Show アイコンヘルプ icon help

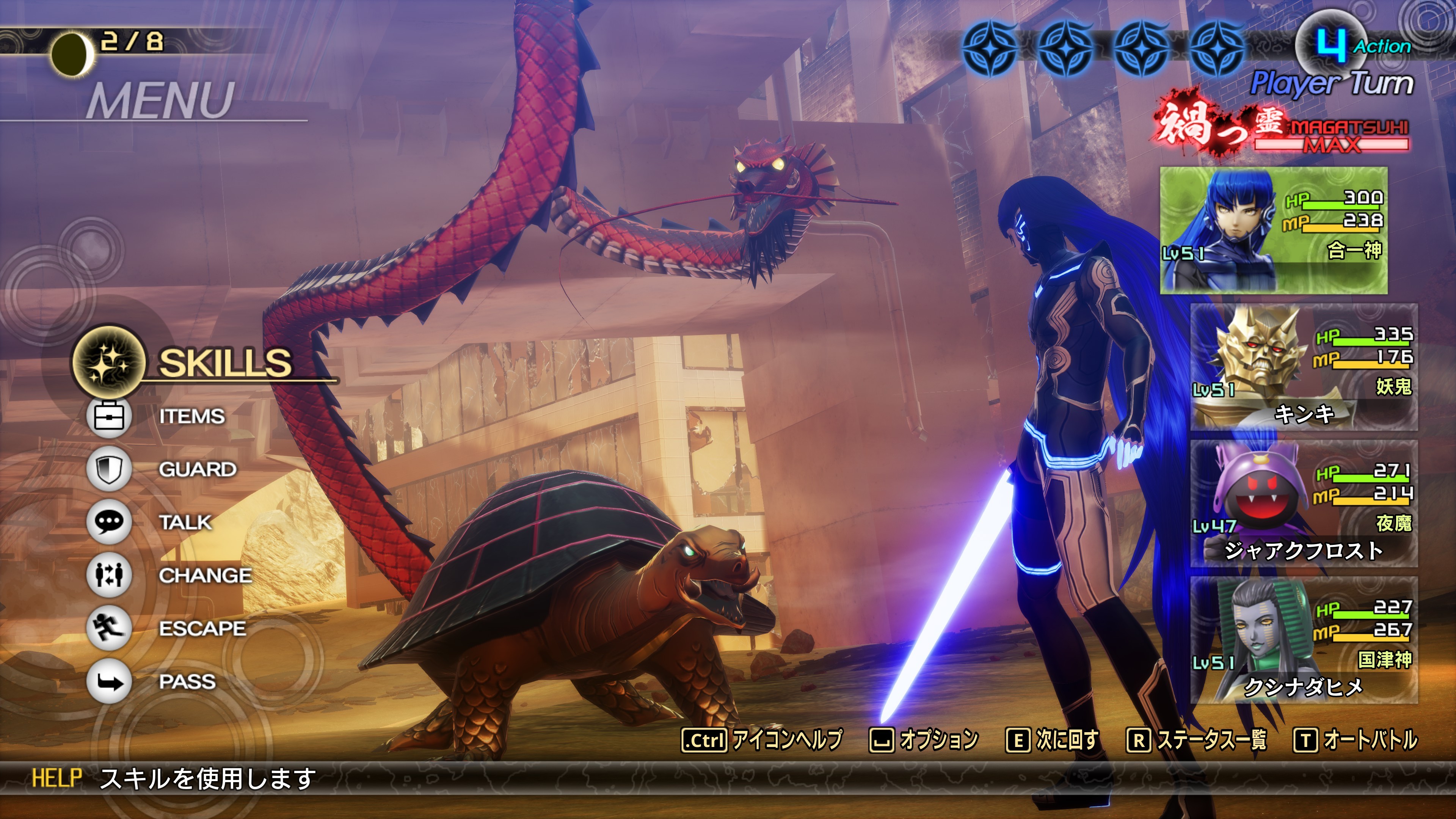[x=763, y=740]
